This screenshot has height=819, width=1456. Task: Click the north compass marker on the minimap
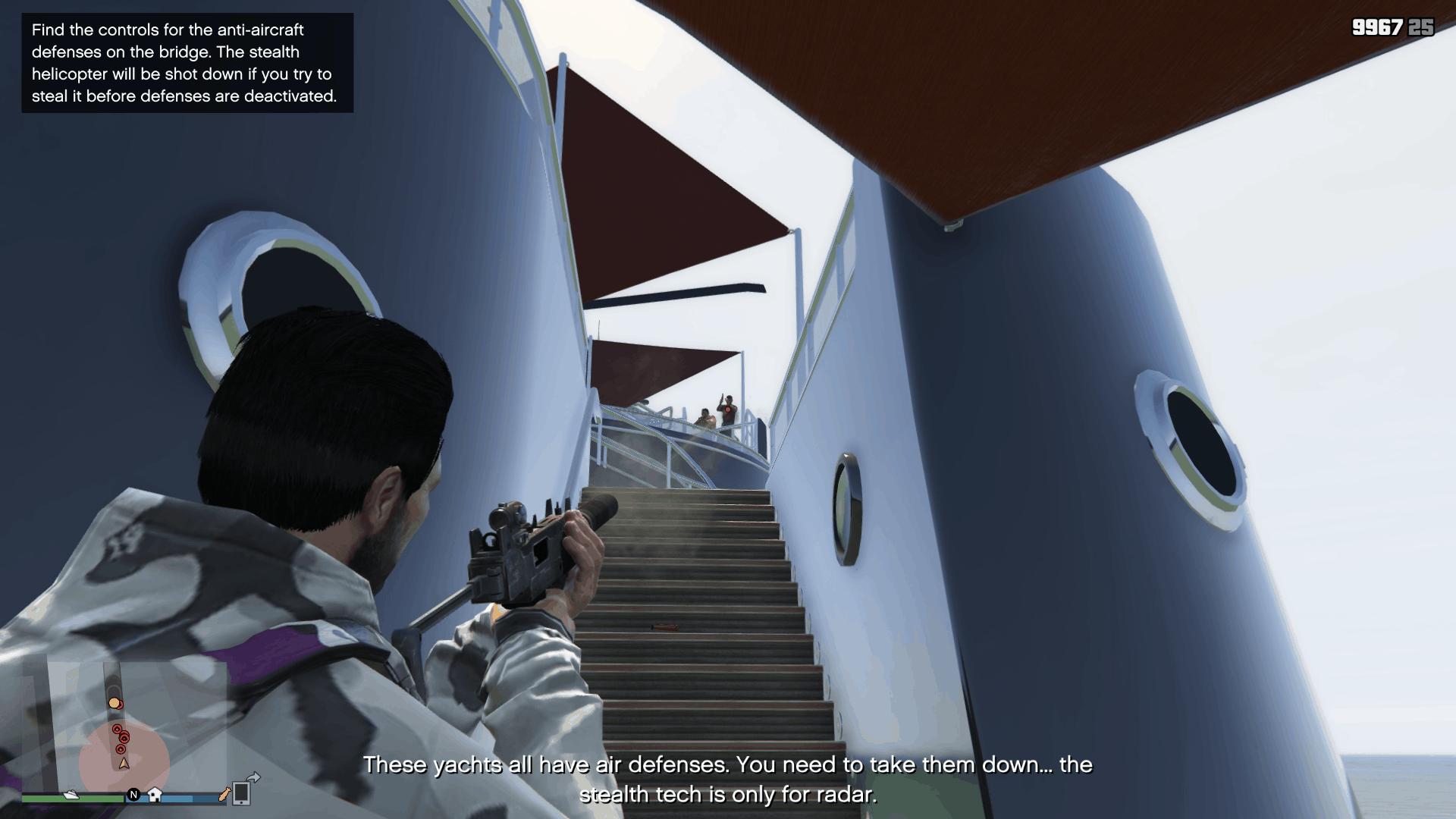coord(133,793)
